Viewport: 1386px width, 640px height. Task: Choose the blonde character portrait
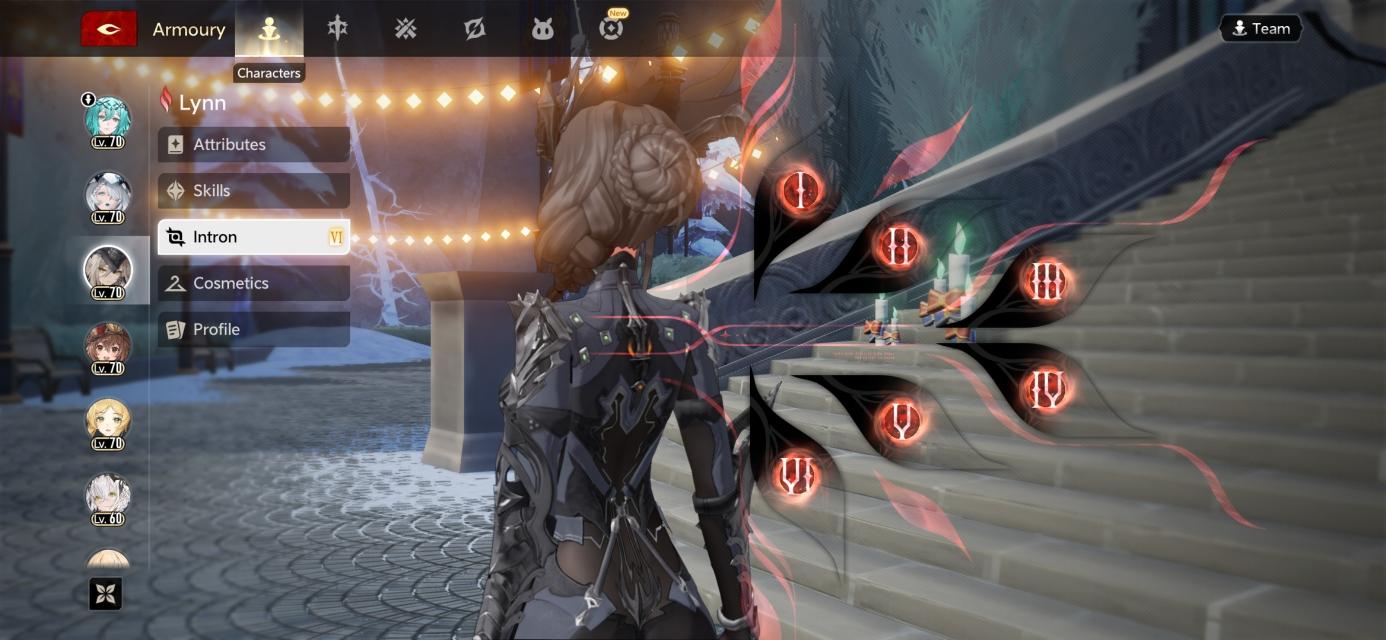click(107, 422)
